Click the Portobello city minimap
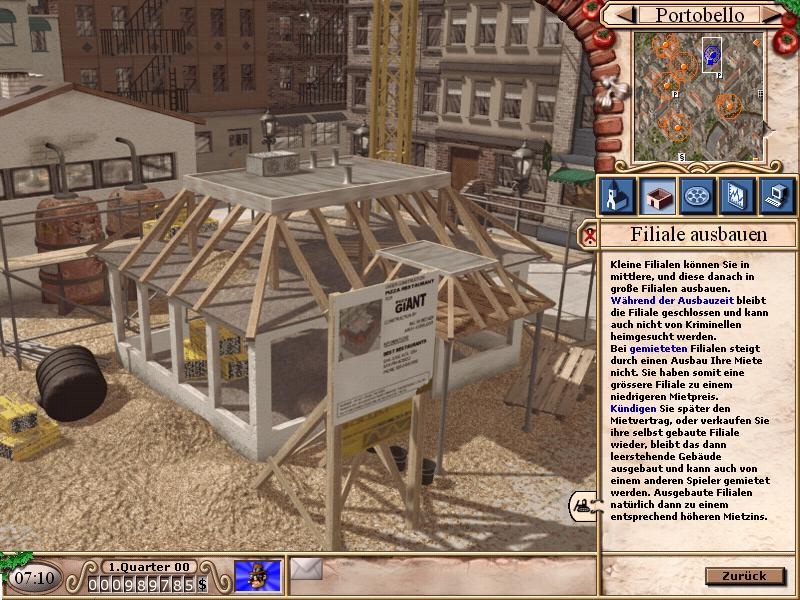This screenshot has height=600, width=800. tap(698, 95)
